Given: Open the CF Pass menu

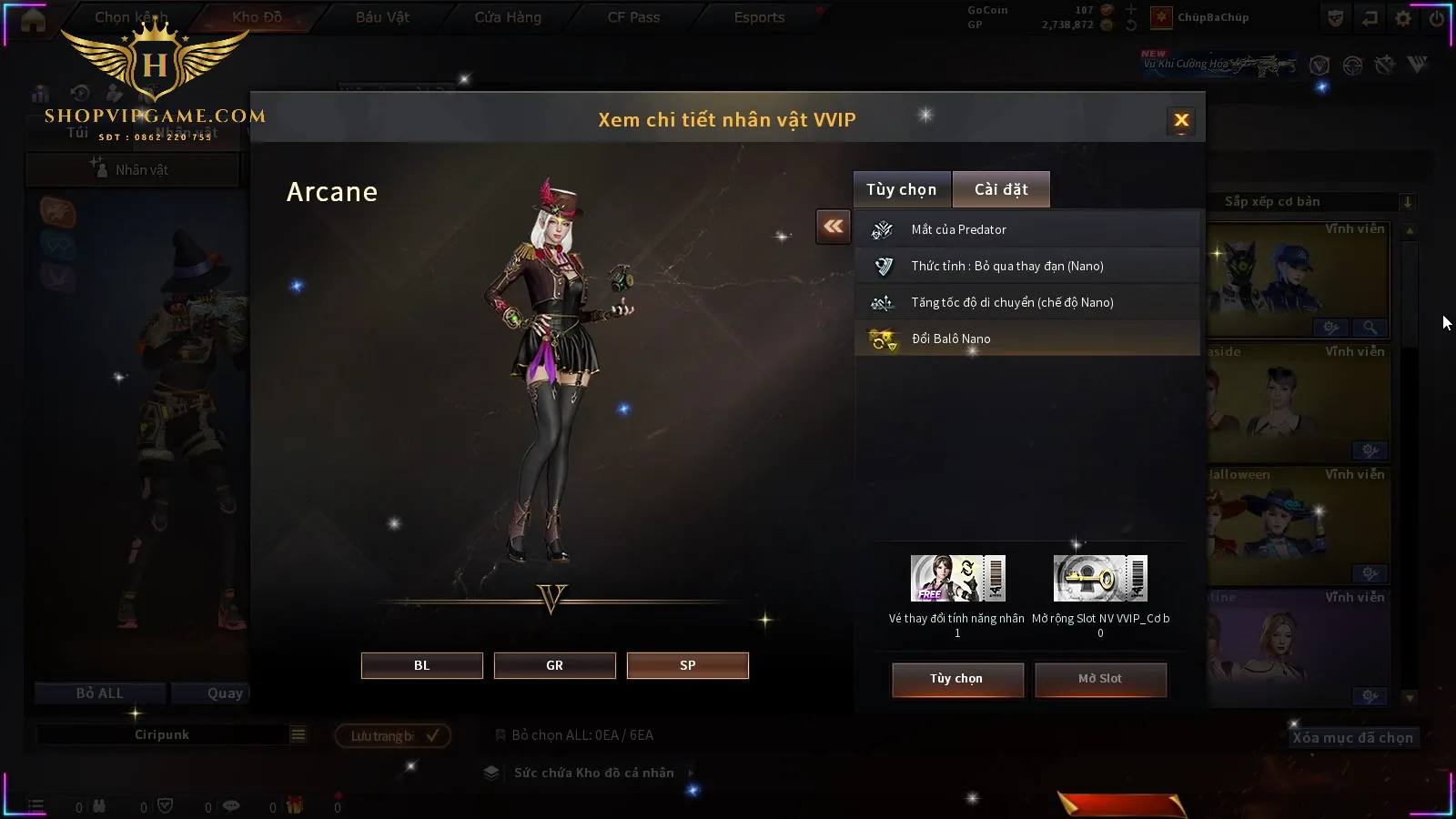Looking at the screenshot, I should coord(633,17).
